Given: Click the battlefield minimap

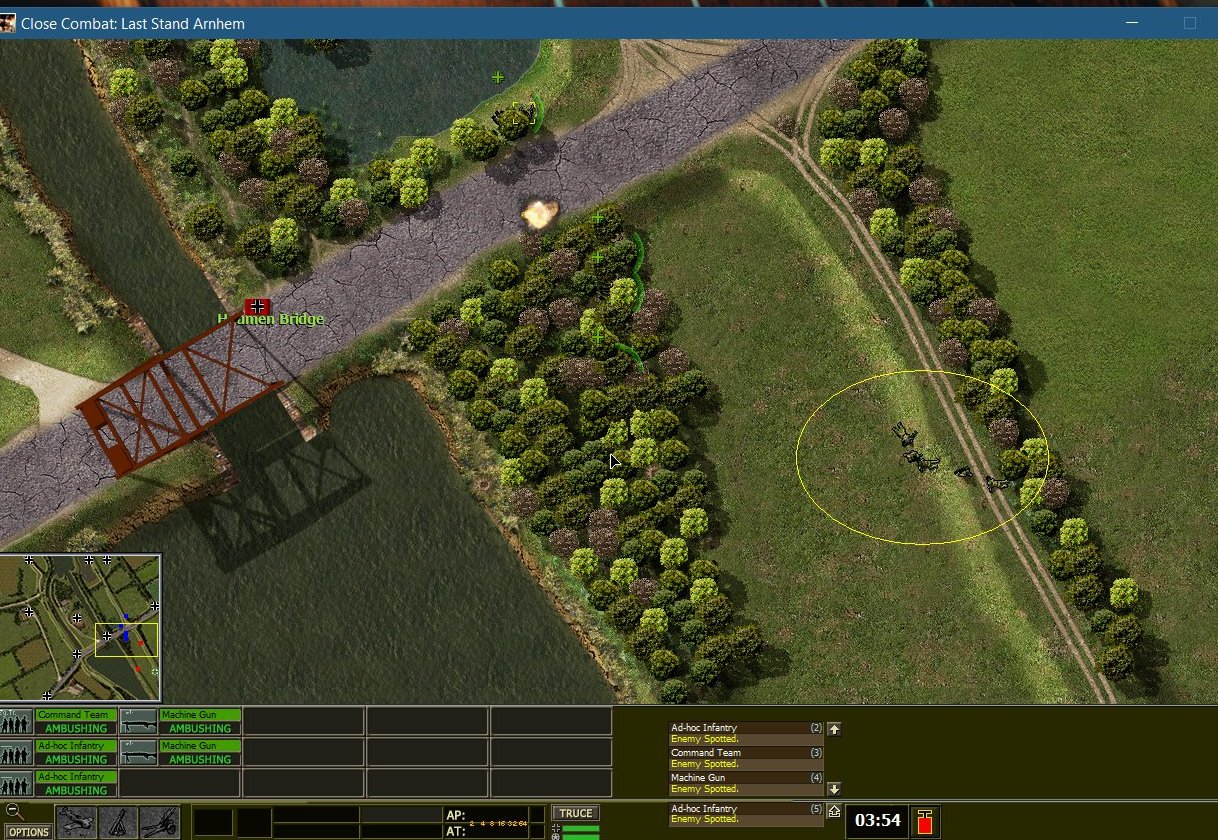Looking at the screenshot, I should tap(80, 628).
